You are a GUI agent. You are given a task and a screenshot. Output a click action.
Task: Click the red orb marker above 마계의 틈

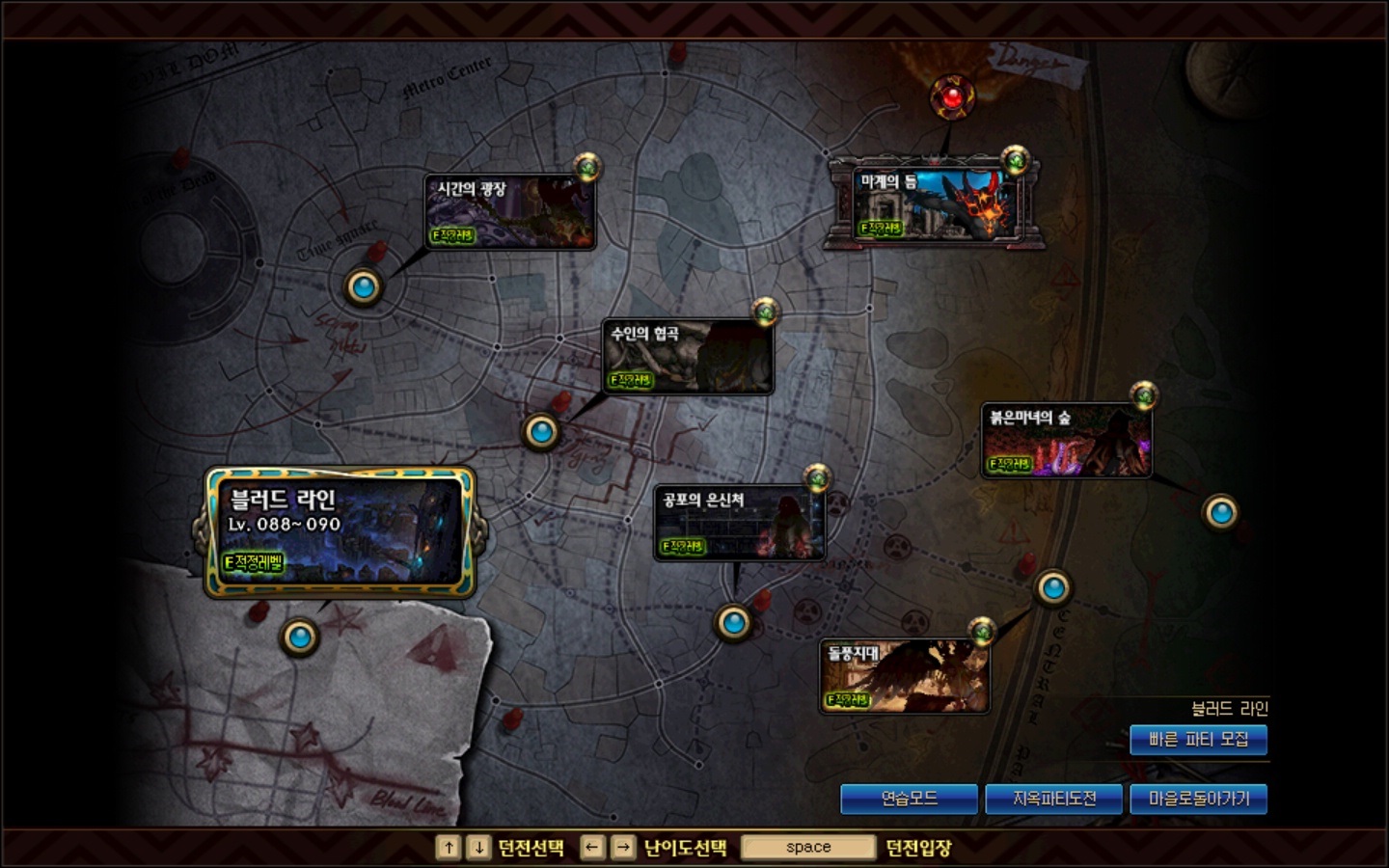952,96
